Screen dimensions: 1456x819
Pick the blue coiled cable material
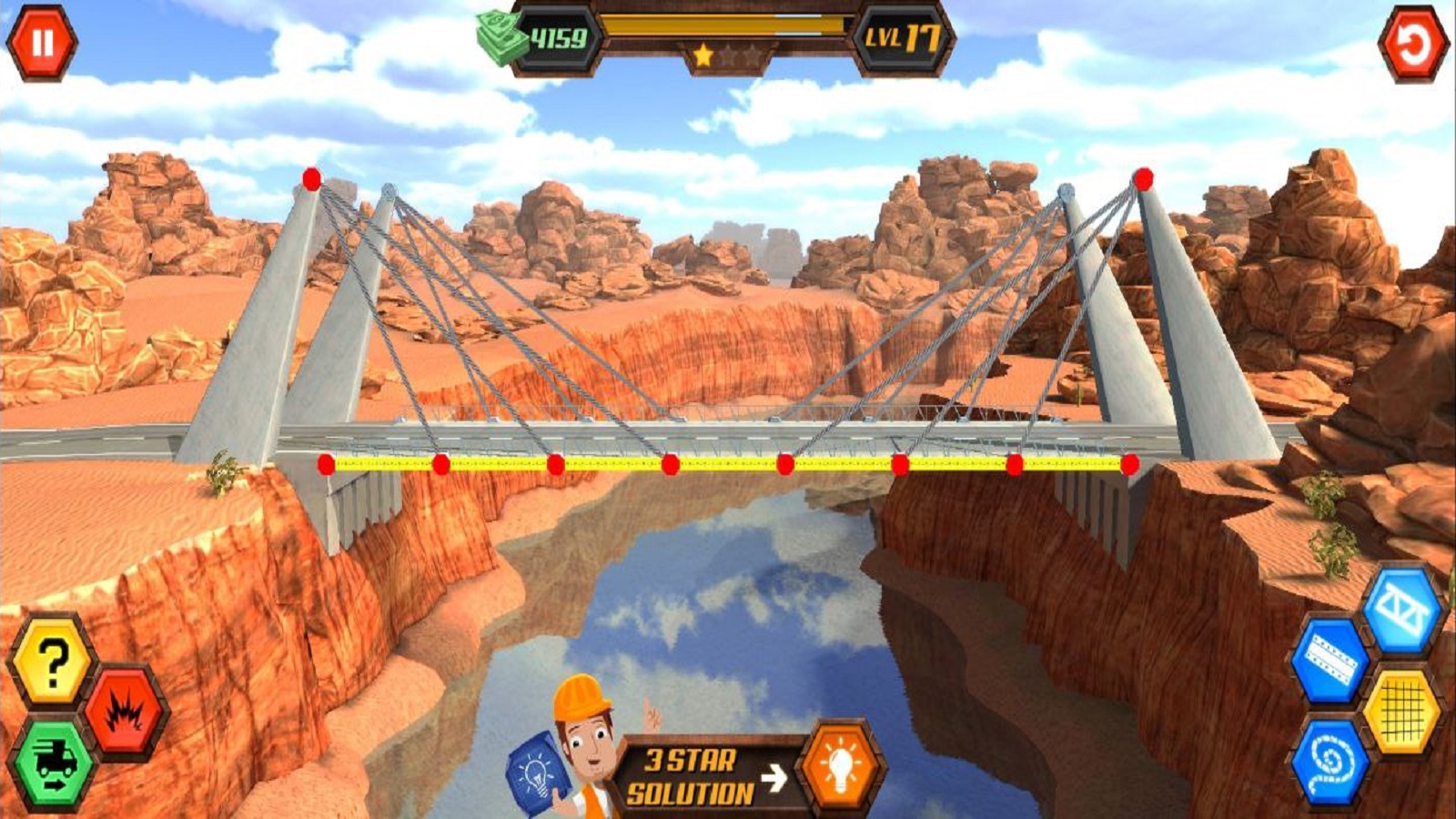pos(1330,763)
